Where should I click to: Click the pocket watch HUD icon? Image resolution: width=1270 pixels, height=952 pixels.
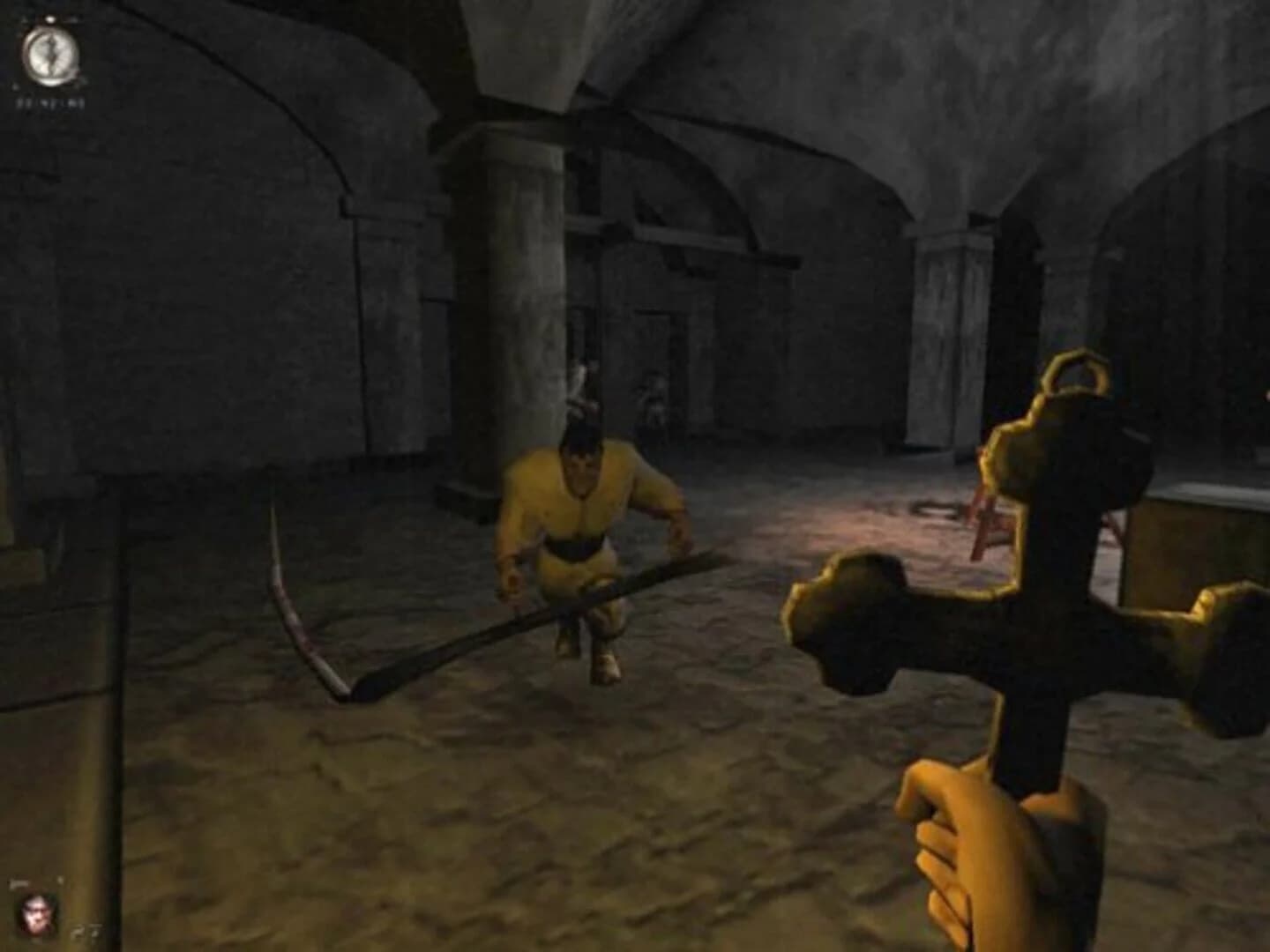tap(51, 55)
